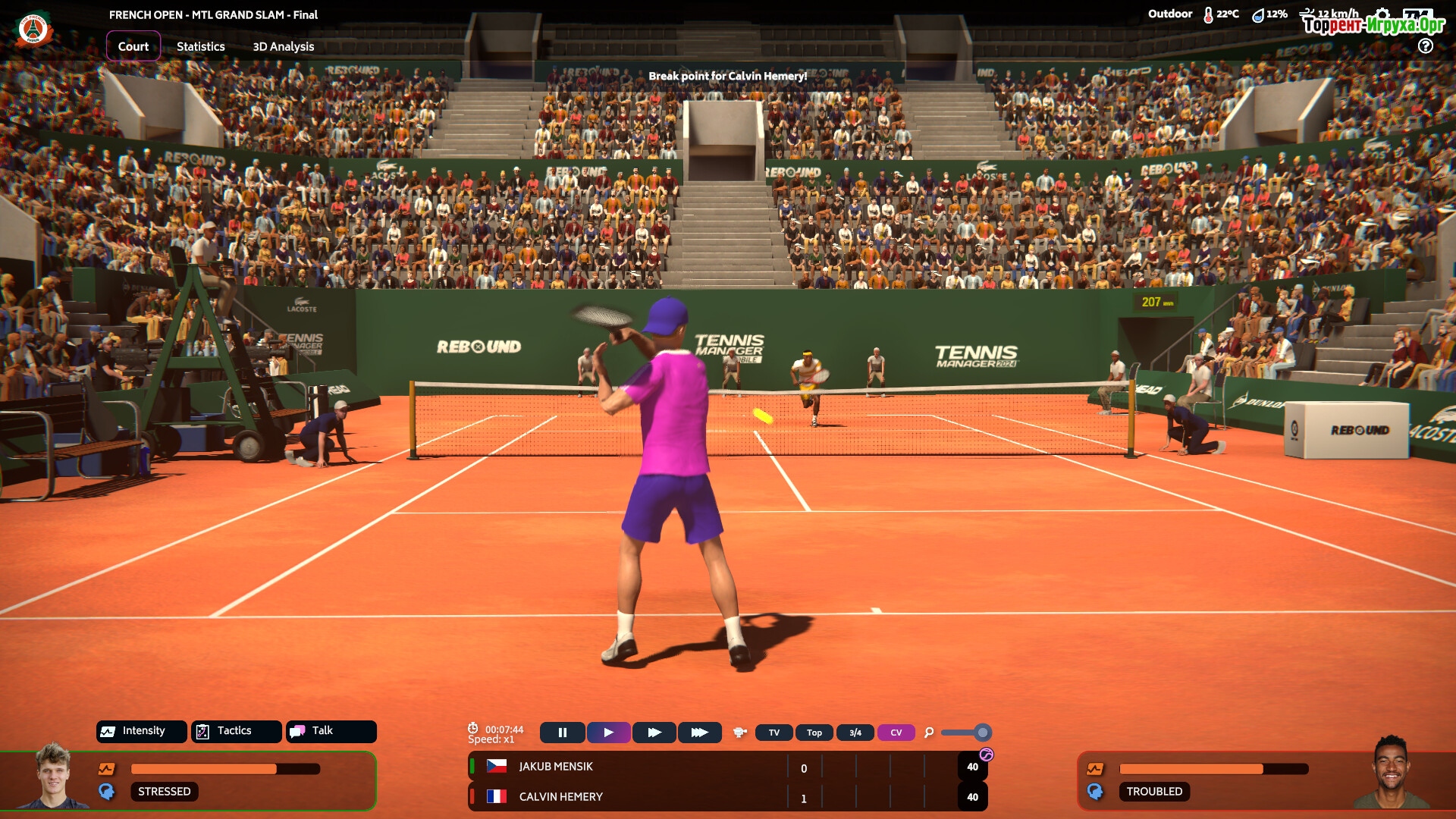Switch to the Court tab
The width and height of the screenshot is (1456, 819).
tap(133, 46)
